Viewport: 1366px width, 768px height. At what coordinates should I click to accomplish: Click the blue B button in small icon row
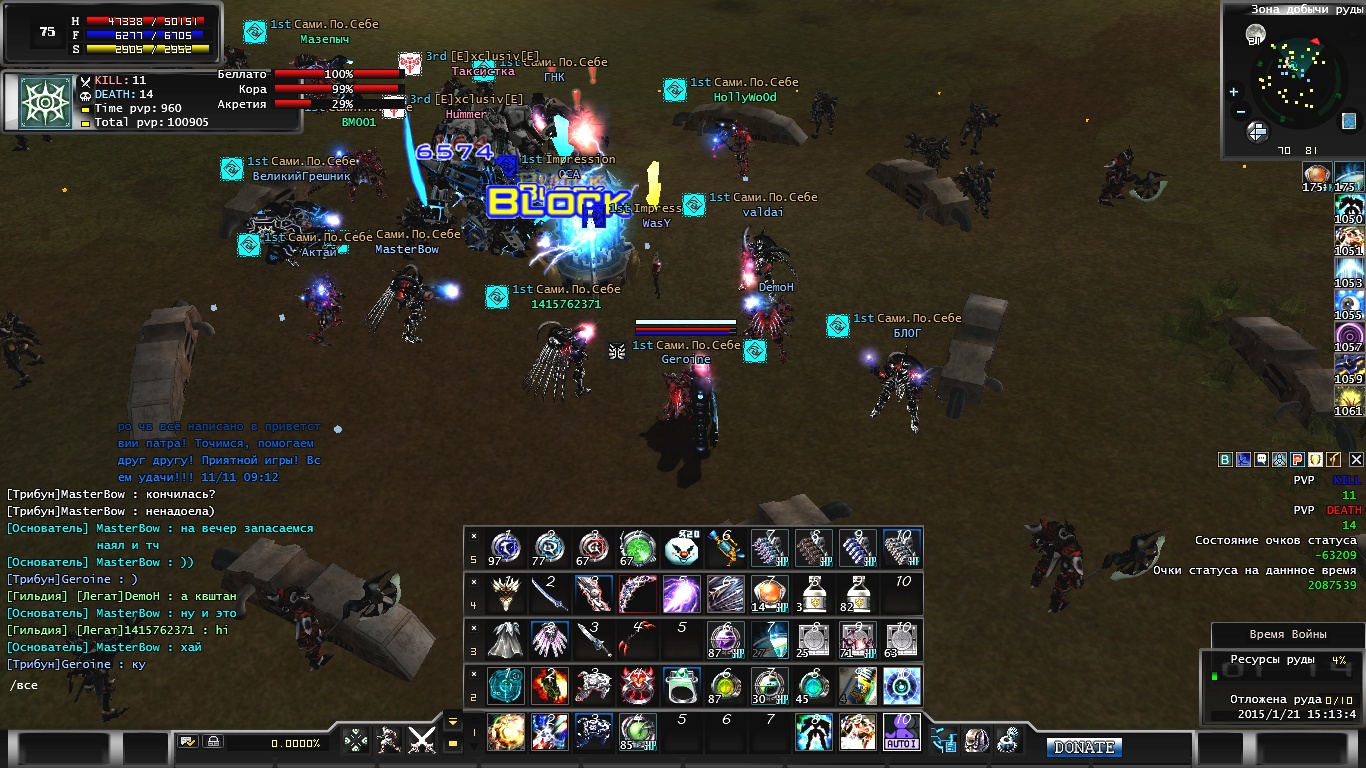1225,459
